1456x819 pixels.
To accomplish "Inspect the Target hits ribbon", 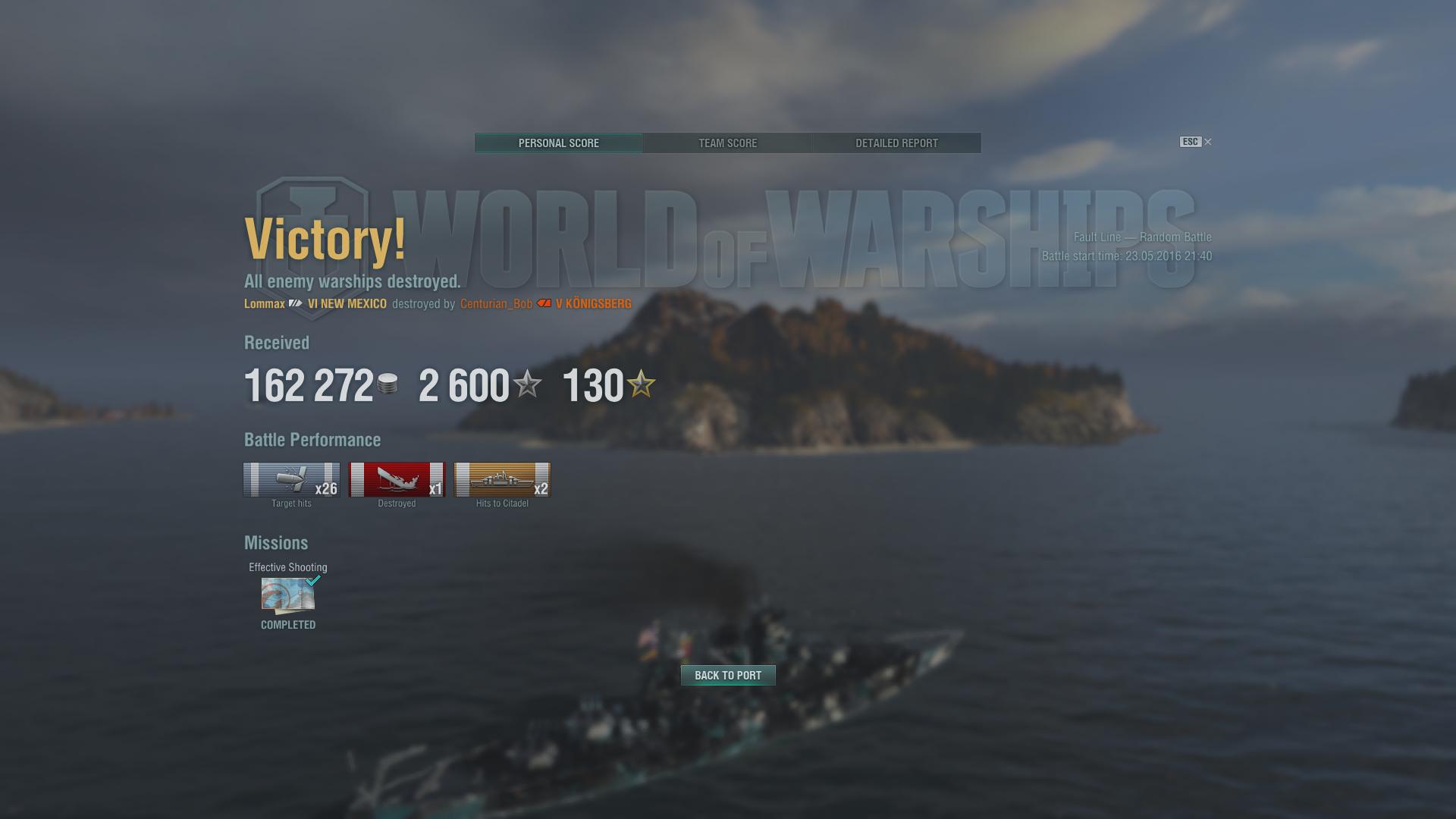I will point(291,480).
